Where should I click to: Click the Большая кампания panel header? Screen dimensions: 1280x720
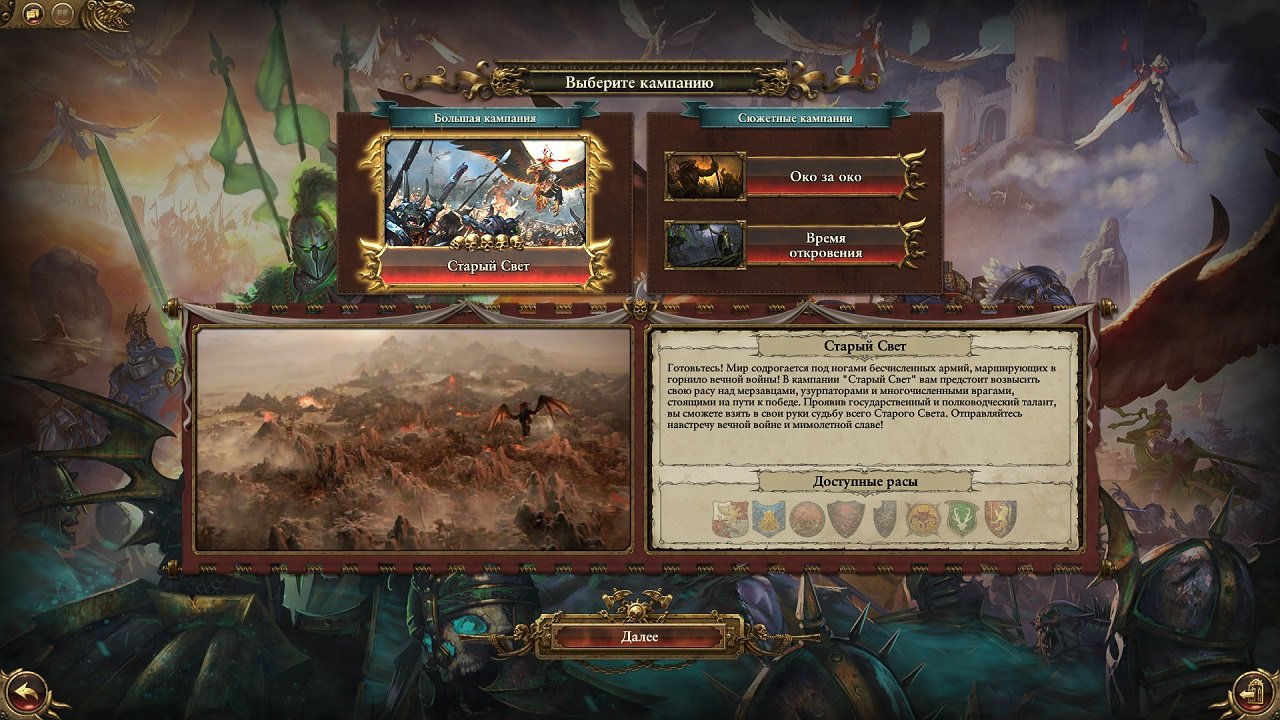[x=483, y=116]
